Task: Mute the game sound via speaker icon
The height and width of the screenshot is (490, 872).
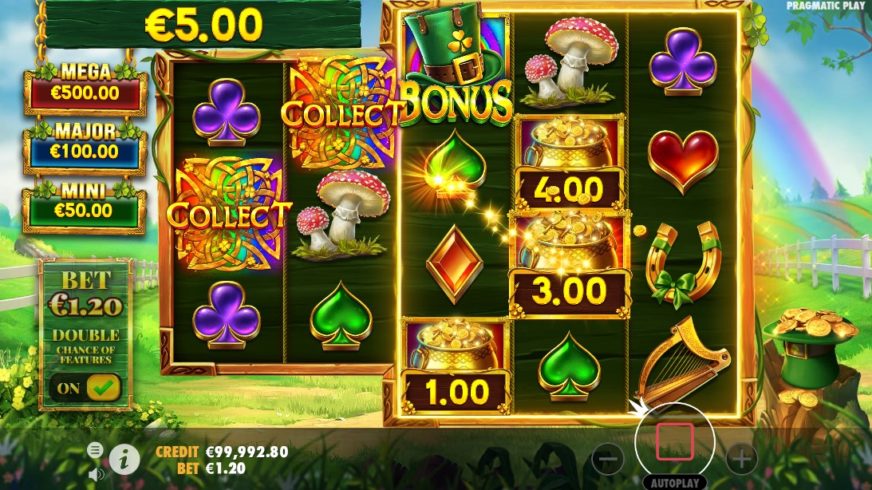Action: pos(96,473)
